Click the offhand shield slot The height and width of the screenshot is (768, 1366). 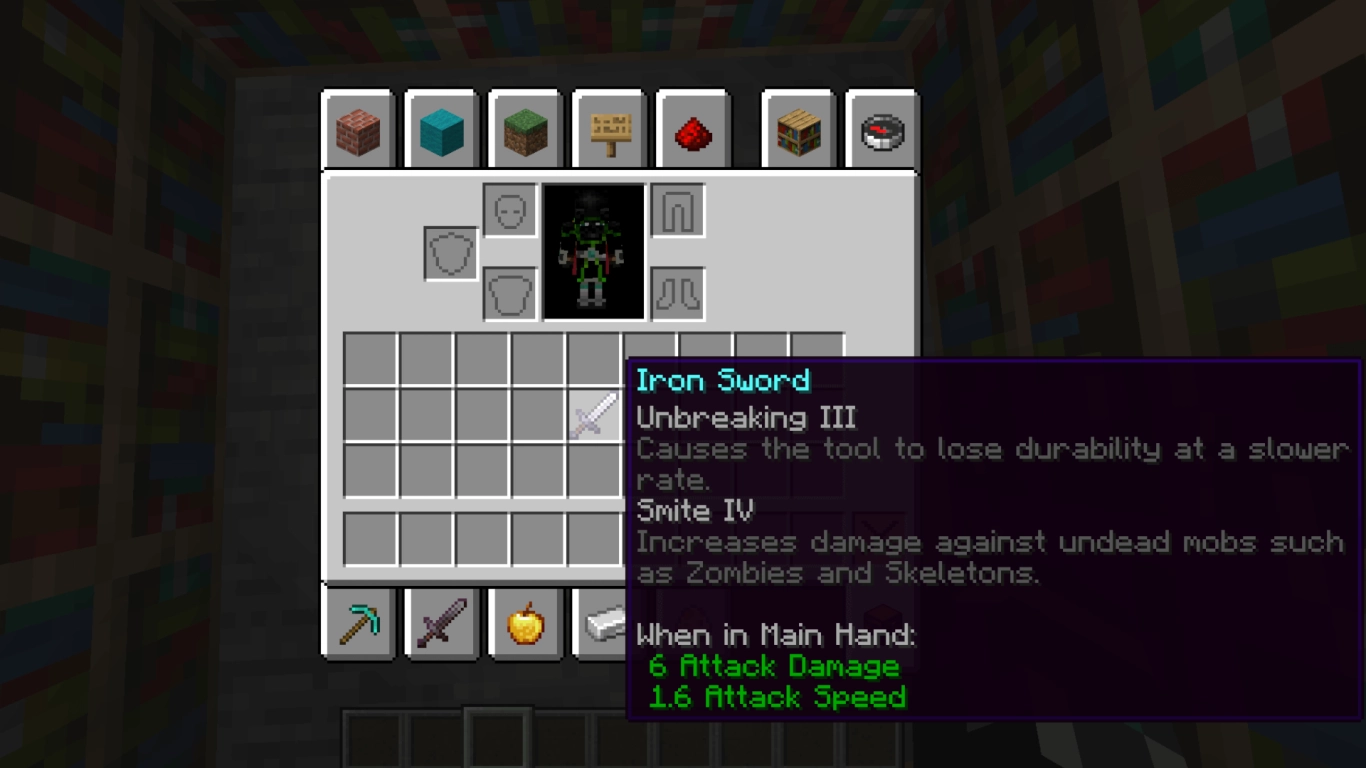(x=451, y=252)
